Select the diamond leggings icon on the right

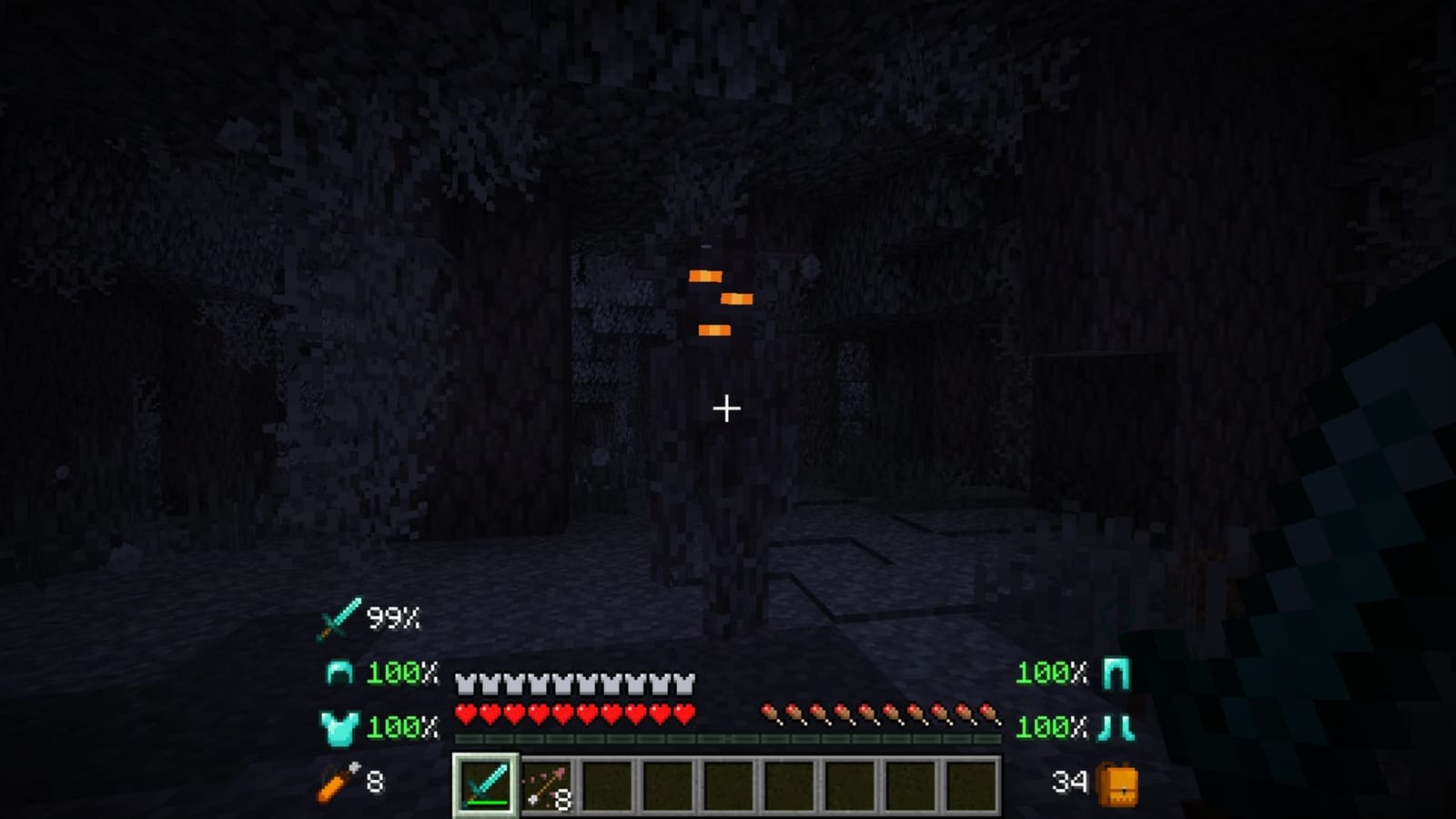click(1117, 674)
